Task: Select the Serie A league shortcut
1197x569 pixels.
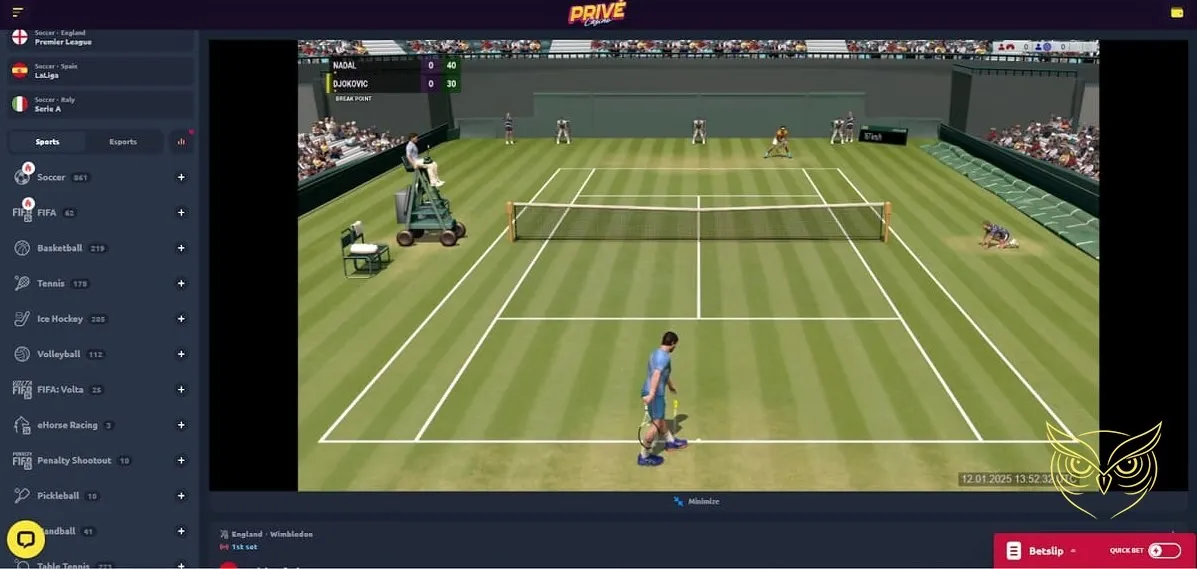Action: tap(48, 104)
